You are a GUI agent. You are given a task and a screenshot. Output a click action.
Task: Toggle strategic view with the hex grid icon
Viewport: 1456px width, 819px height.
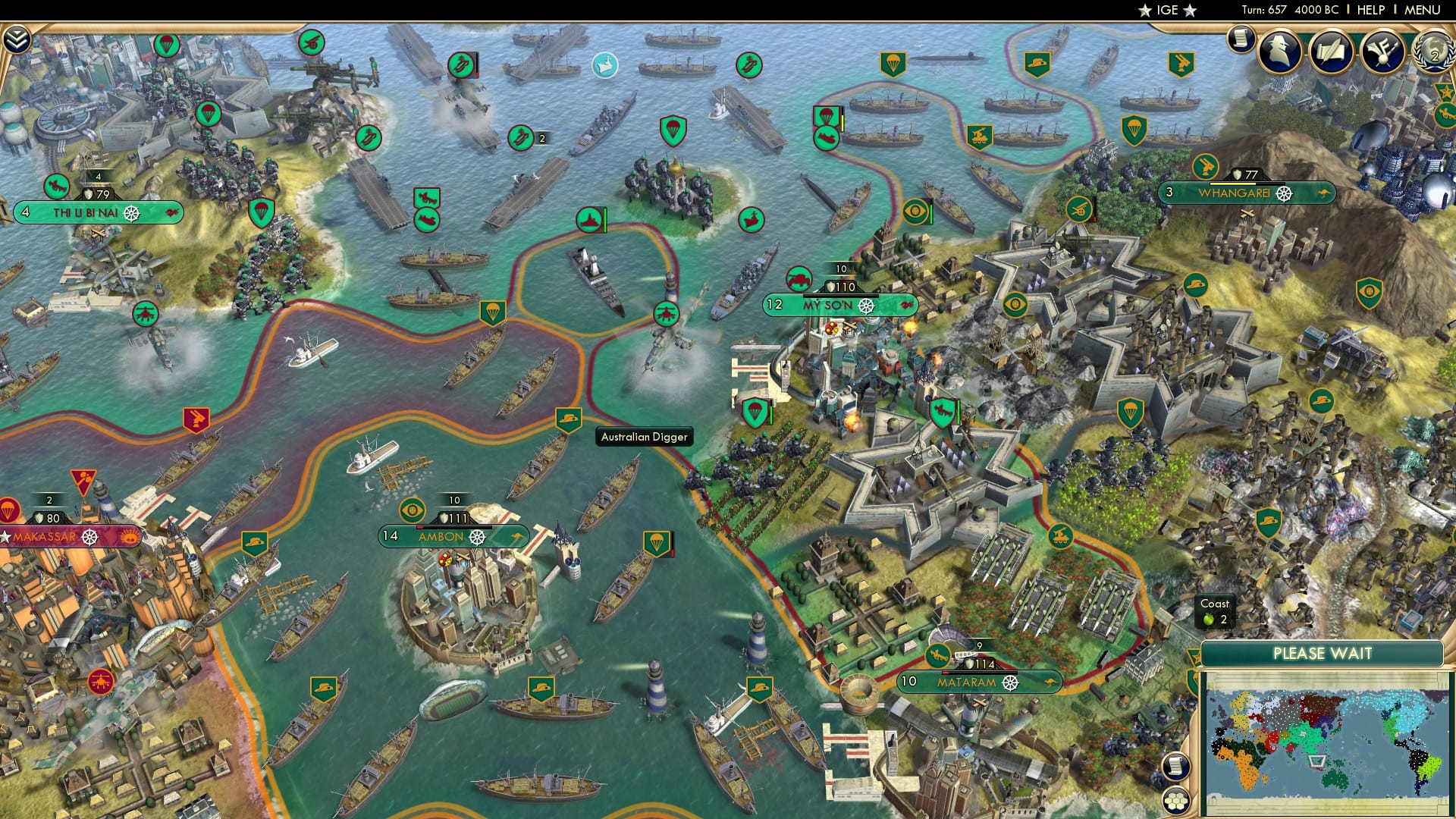pos(1176,801)
